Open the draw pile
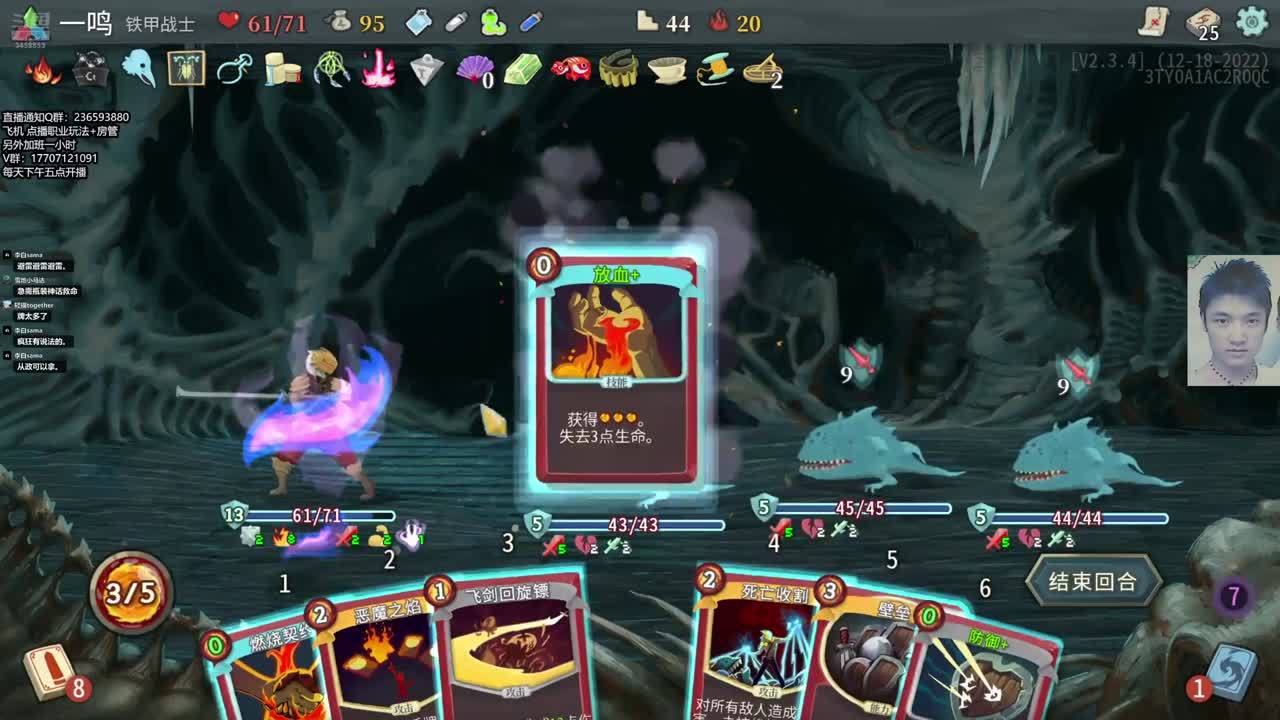Image resolution: width=1280 pixels, height=720 pixels. click(x=48, y=671)
